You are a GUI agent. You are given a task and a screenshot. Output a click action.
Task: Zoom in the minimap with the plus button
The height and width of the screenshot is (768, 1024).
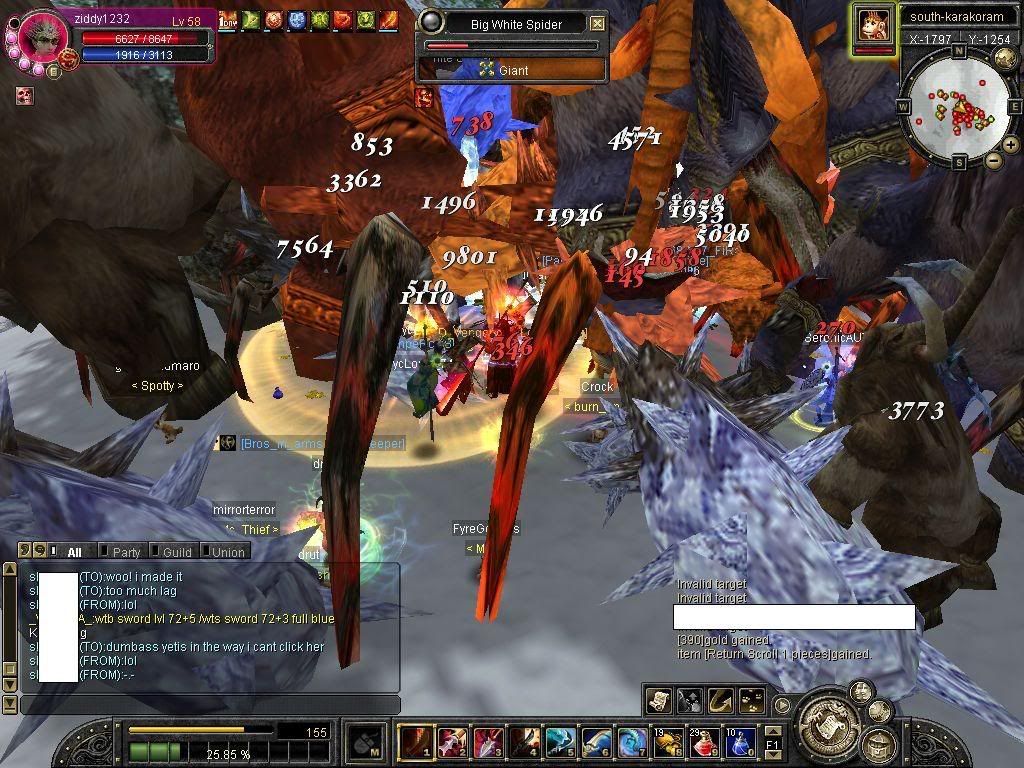pyautogui.click(x=1010, y=145)
